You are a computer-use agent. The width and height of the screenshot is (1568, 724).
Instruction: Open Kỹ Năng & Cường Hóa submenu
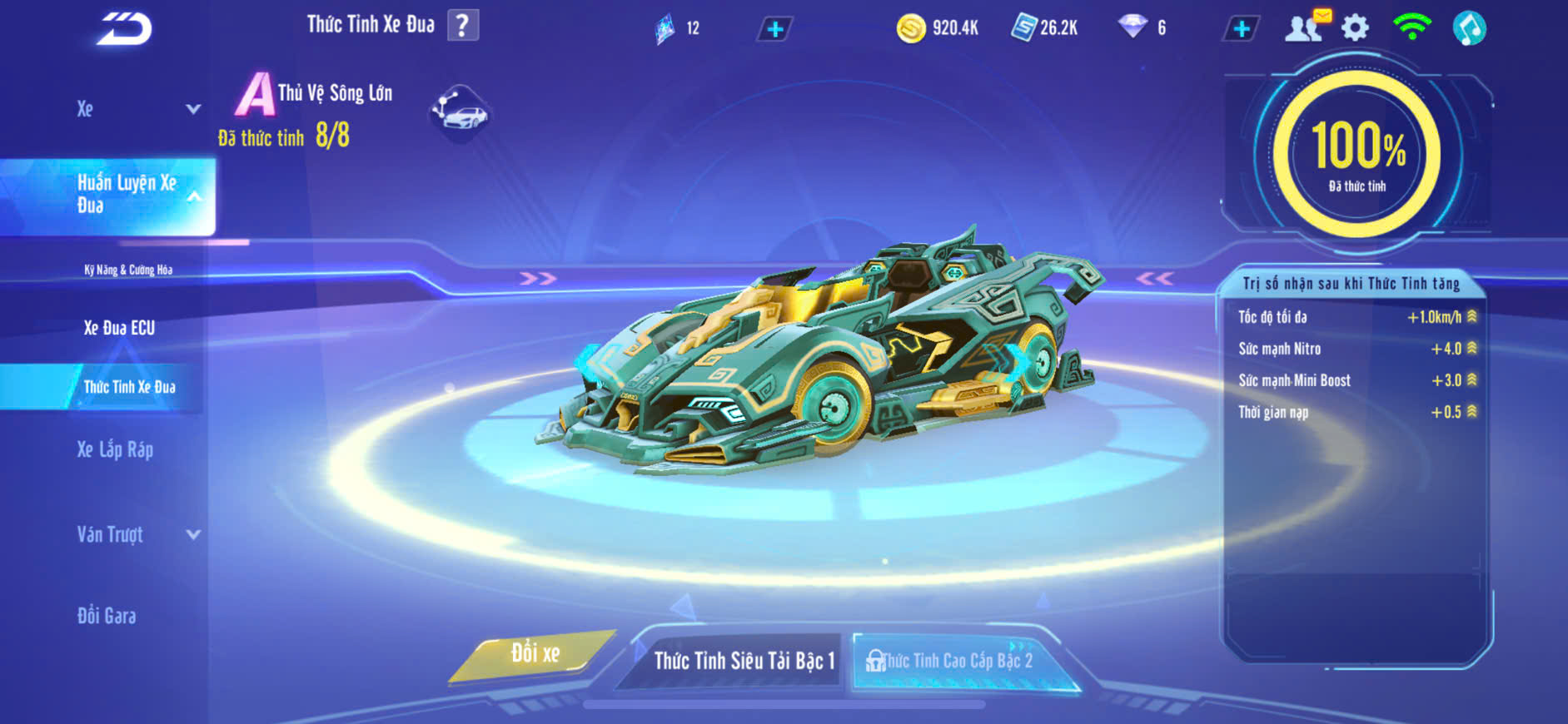click(x=128, y=270)
